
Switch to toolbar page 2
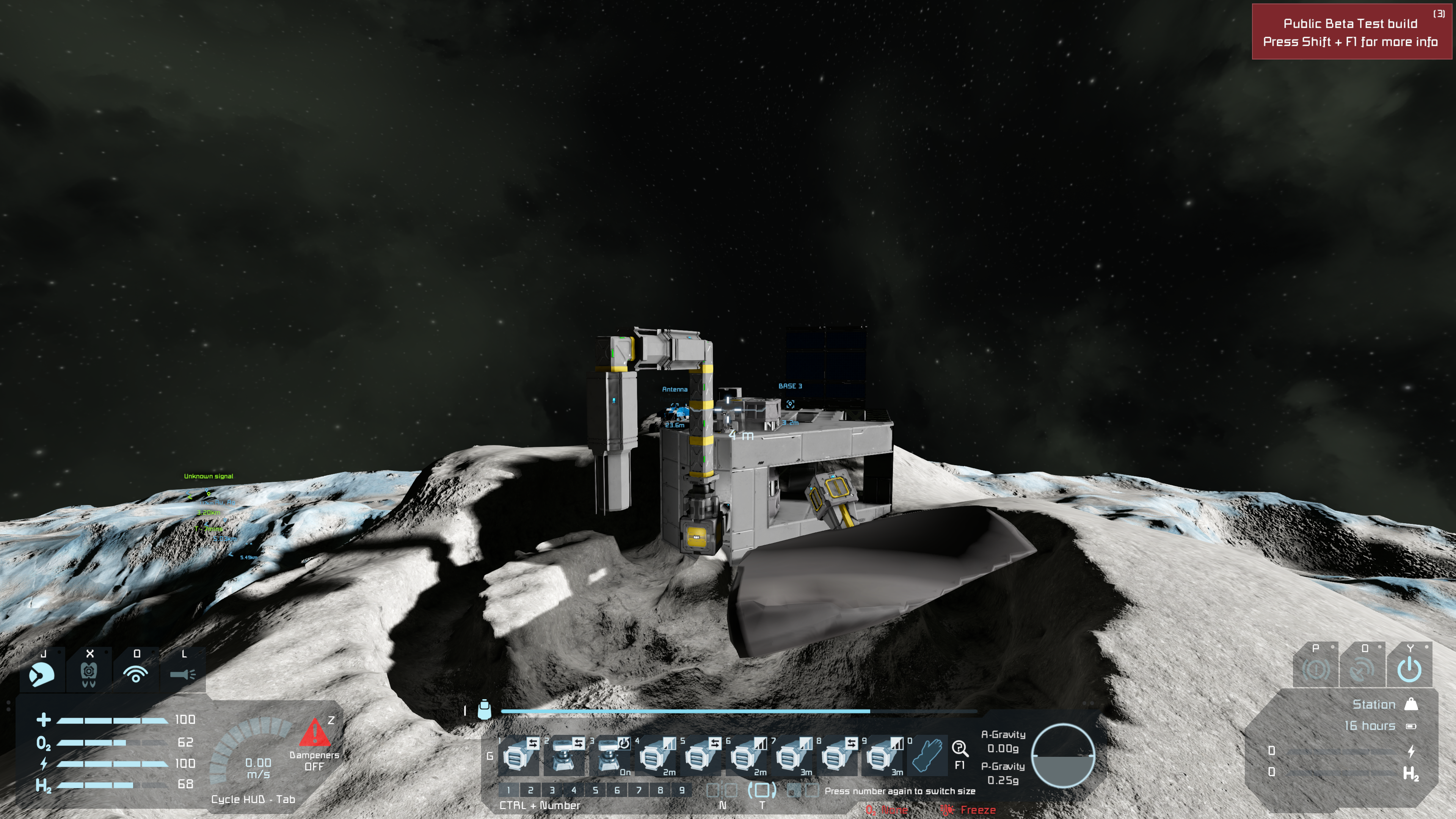tap(530, 790)
